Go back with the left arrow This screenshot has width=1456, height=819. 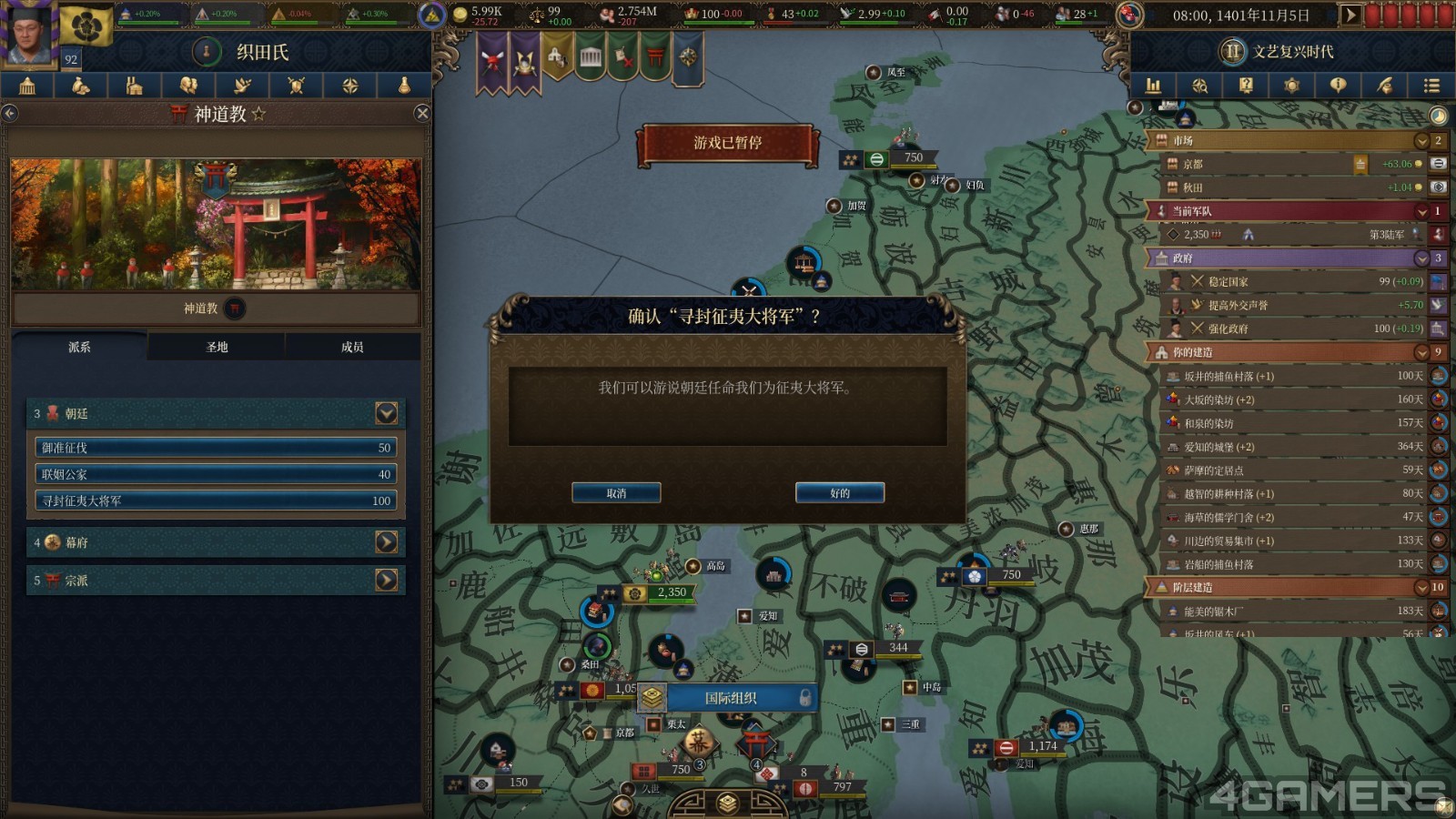(x=10, y=114)
